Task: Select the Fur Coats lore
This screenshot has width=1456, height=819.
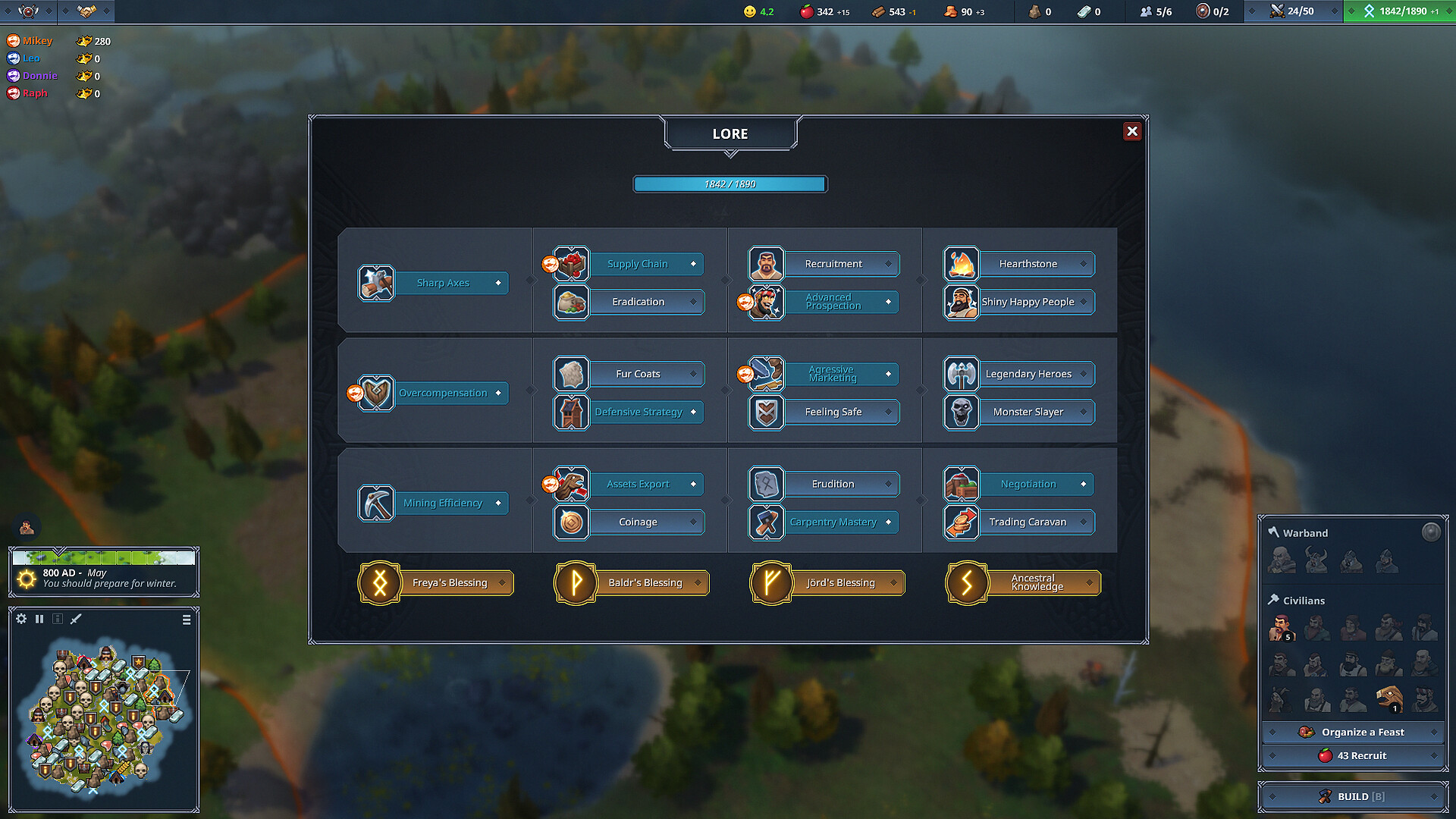Action: (638, 374)
